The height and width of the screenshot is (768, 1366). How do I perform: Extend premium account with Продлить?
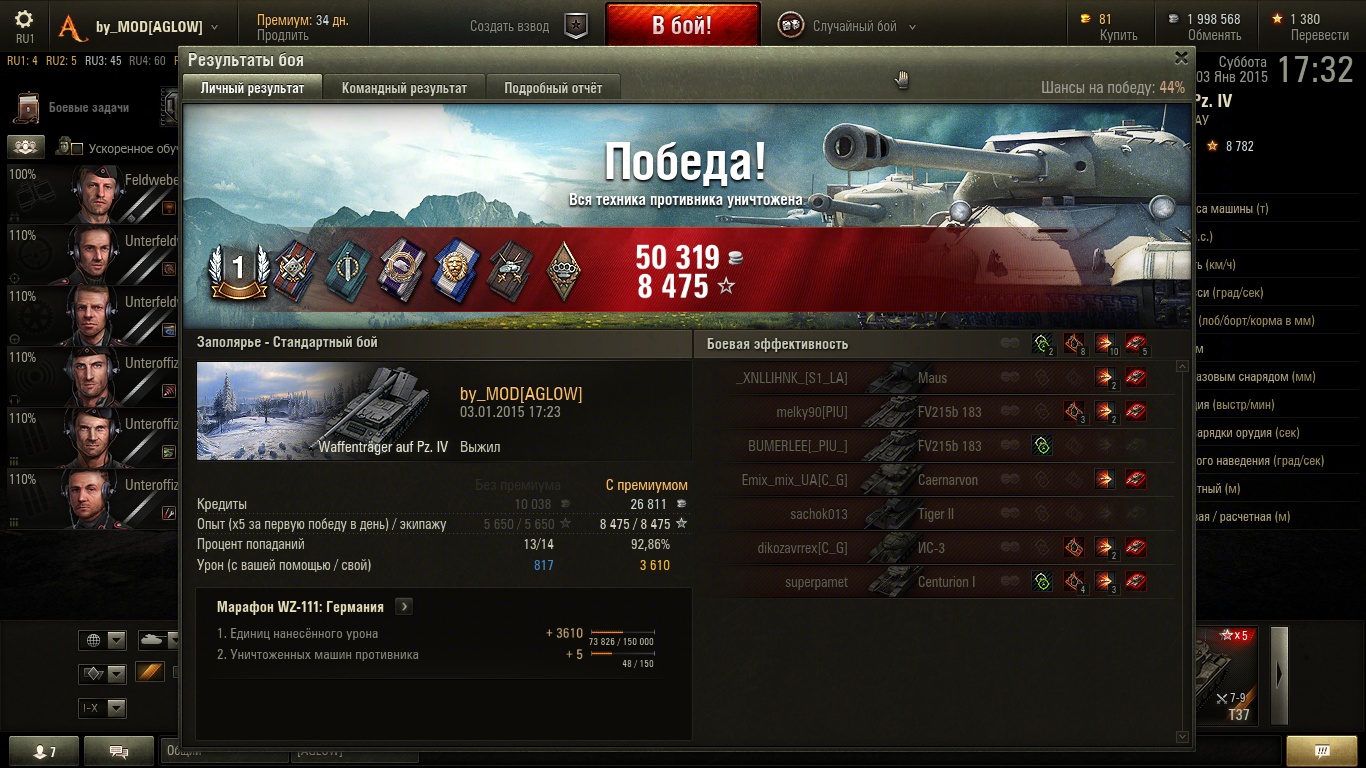click(283, 36)
